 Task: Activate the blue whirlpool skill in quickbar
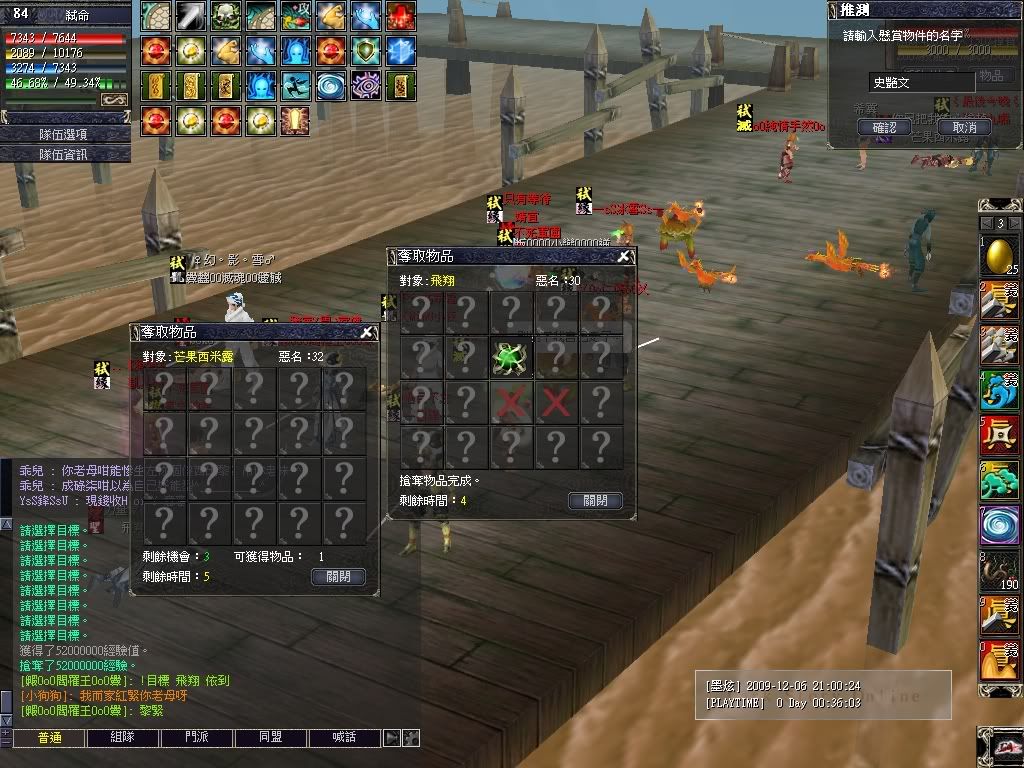pos(999,525)
